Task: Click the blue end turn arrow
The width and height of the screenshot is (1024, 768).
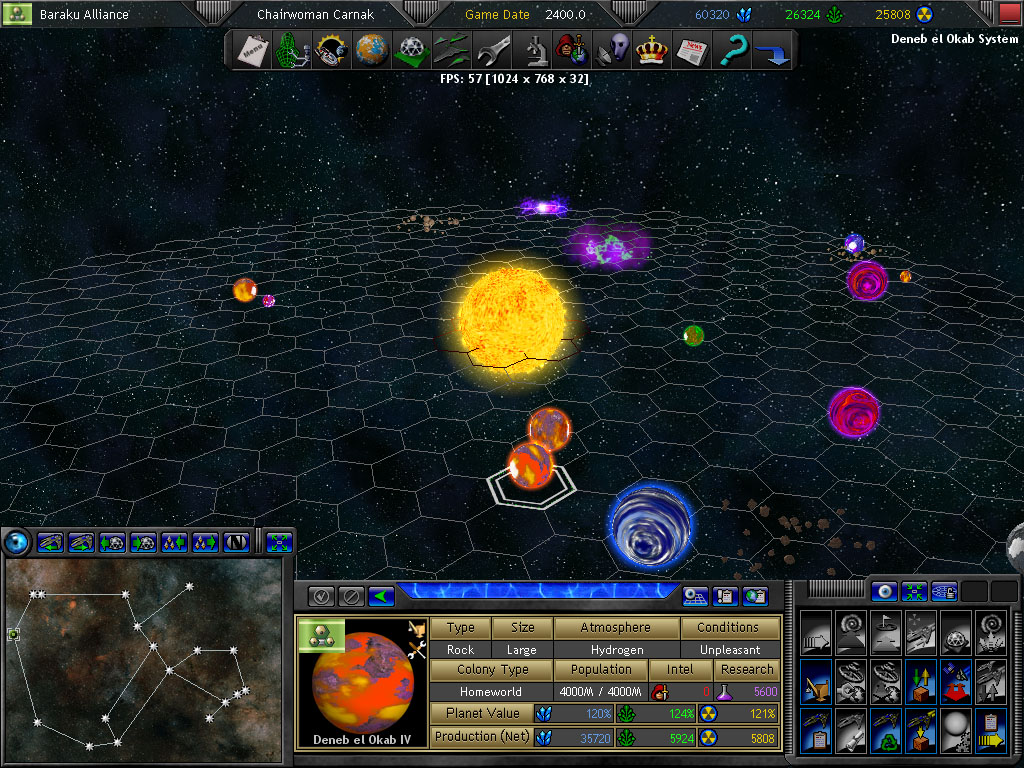Action: 772,49
